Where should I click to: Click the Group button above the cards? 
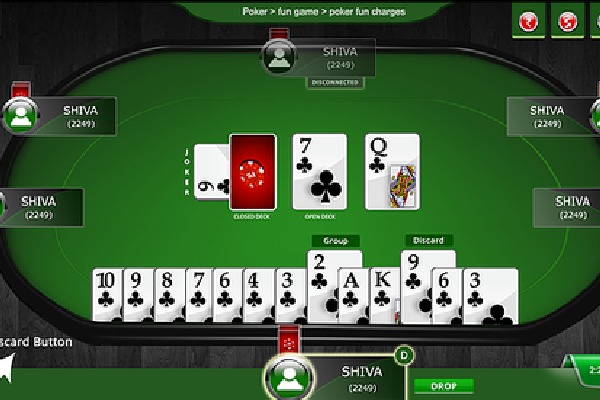coord(335,240)
